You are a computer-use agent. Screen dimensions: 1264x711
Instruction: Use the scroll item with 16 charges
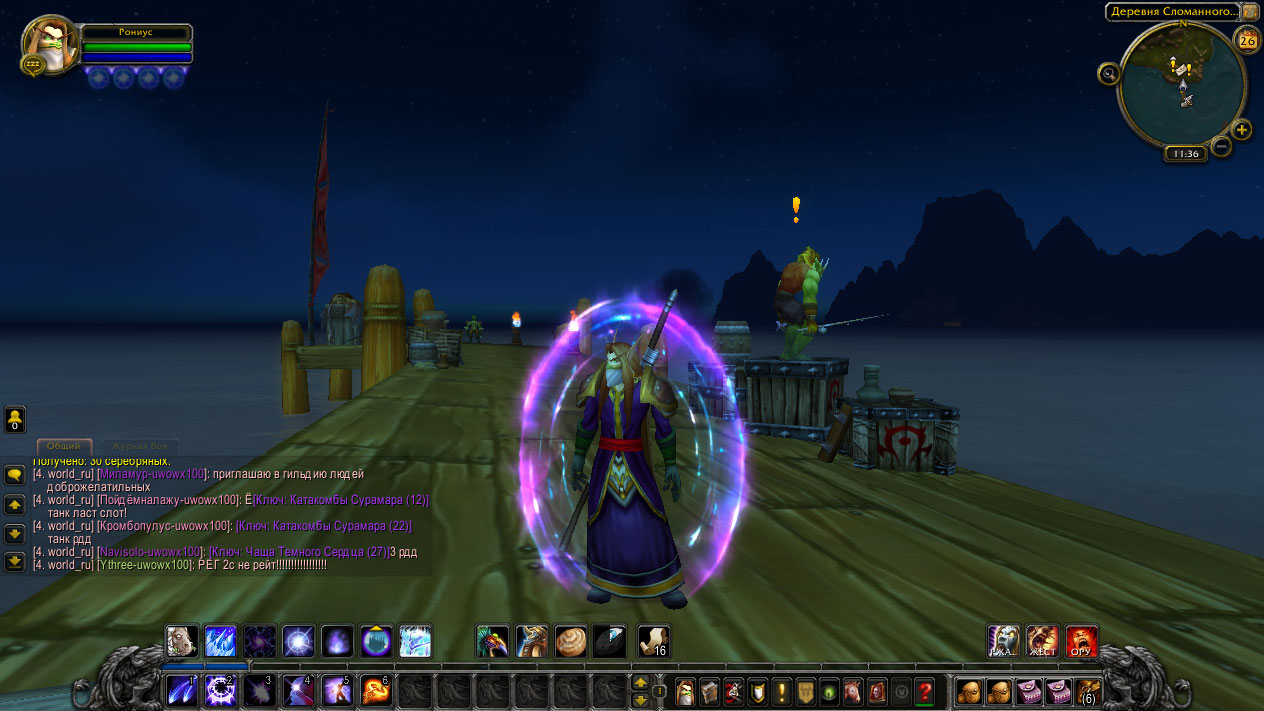652,641
